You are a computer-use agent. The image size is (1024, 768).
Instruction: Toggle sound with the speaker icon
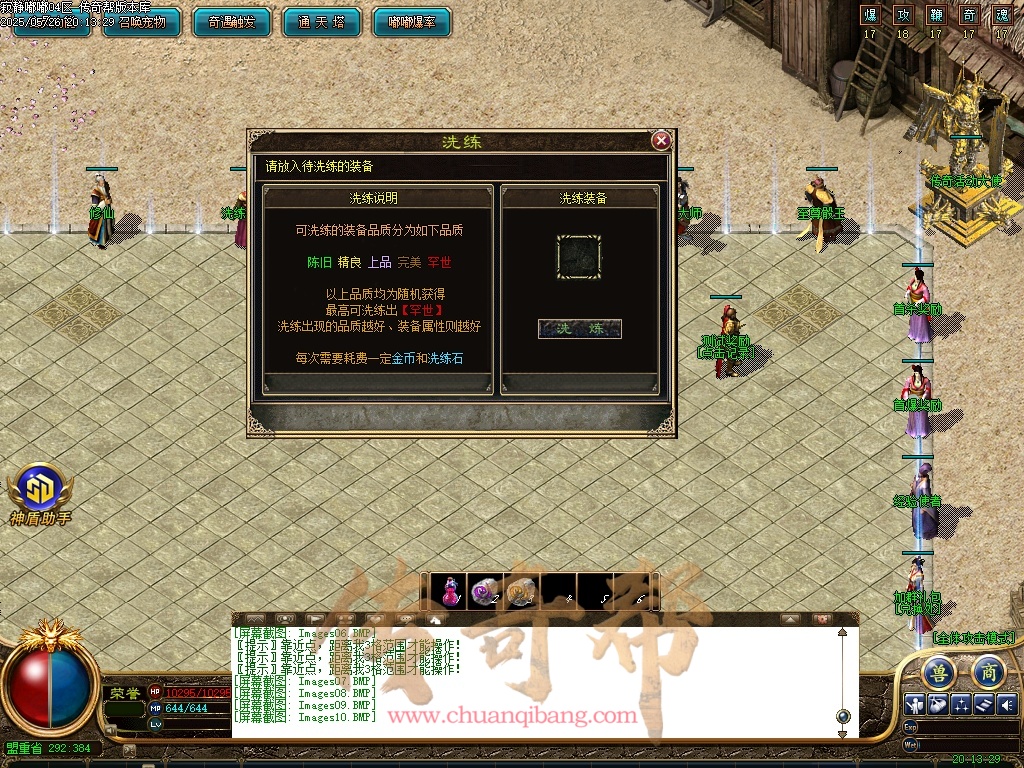pyautogui.click(x=1006, y=704)
